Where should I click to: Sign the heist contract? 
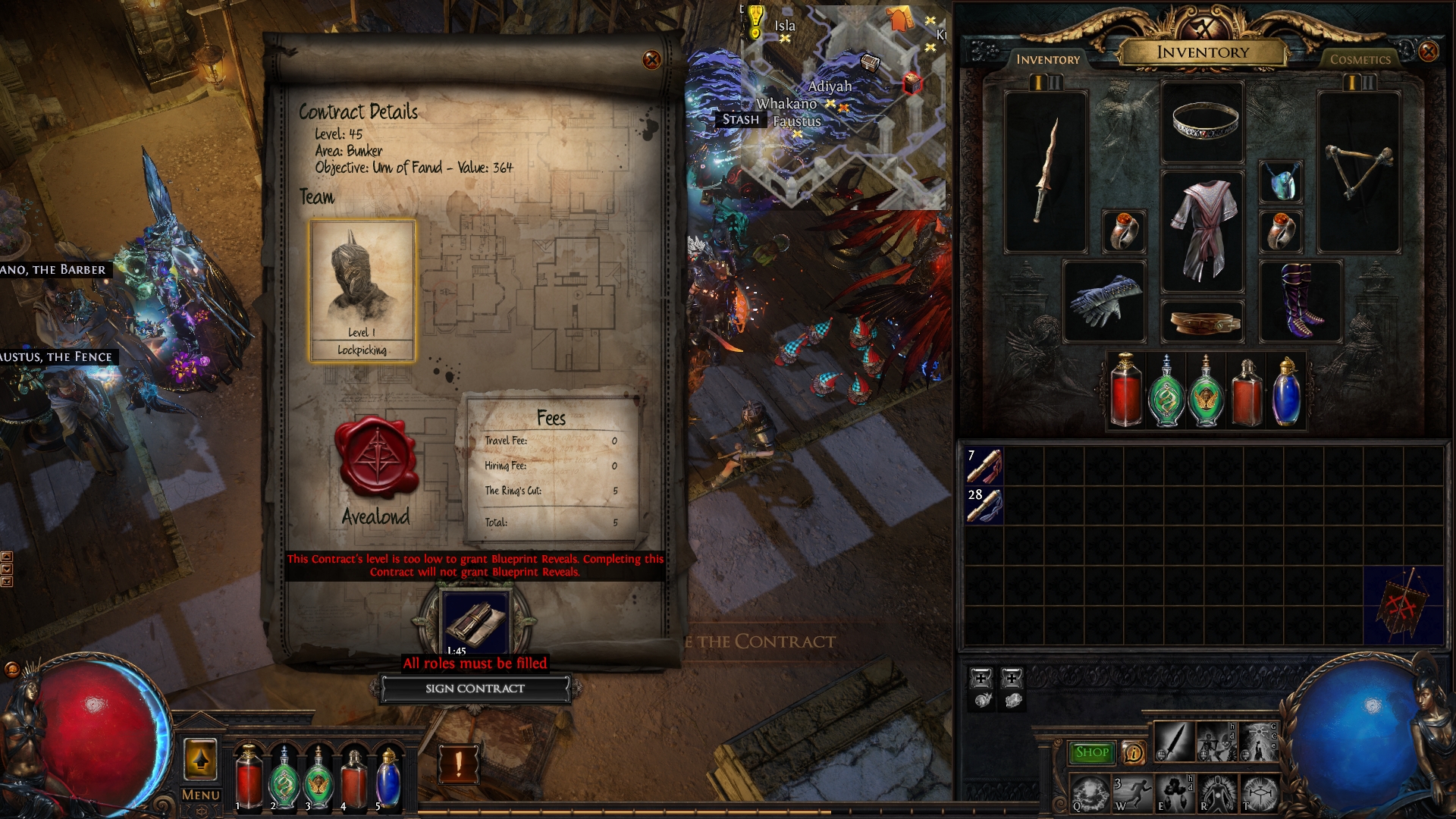click(475, 689)
